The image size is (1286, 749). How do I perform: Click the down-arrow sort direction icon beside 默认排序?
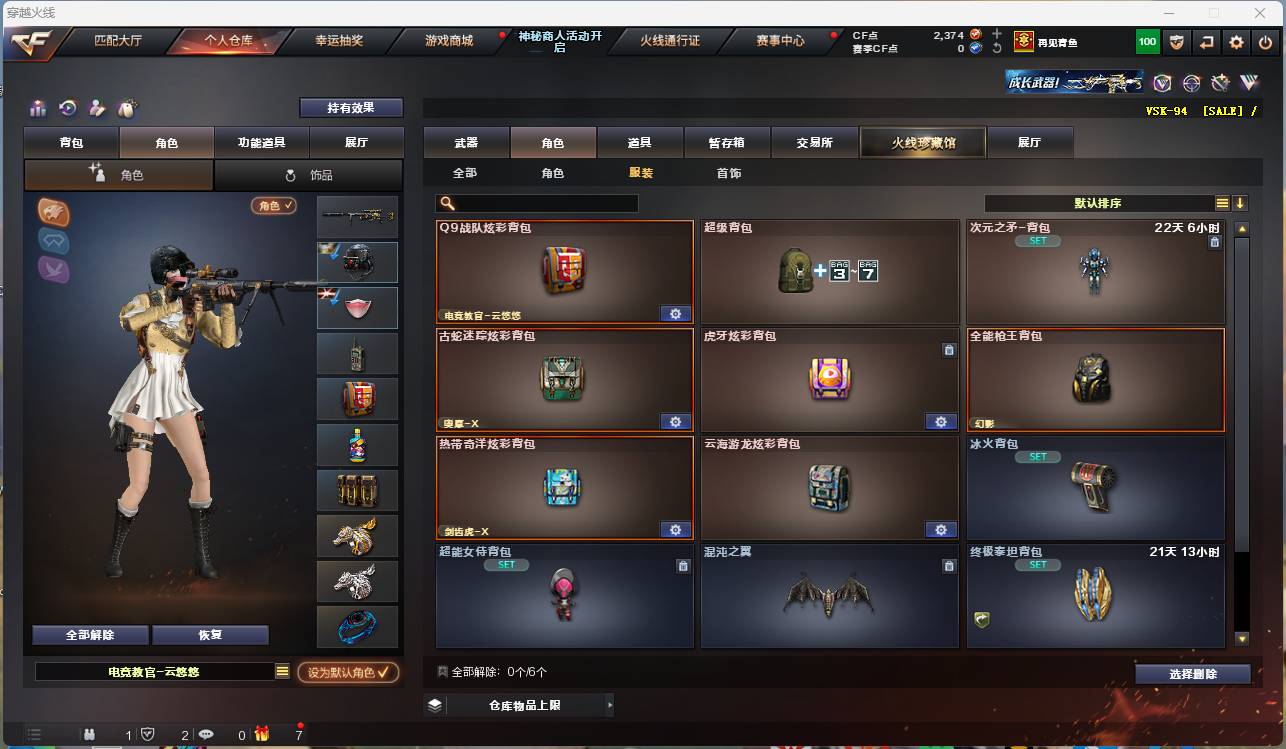tap(1240, 201)
